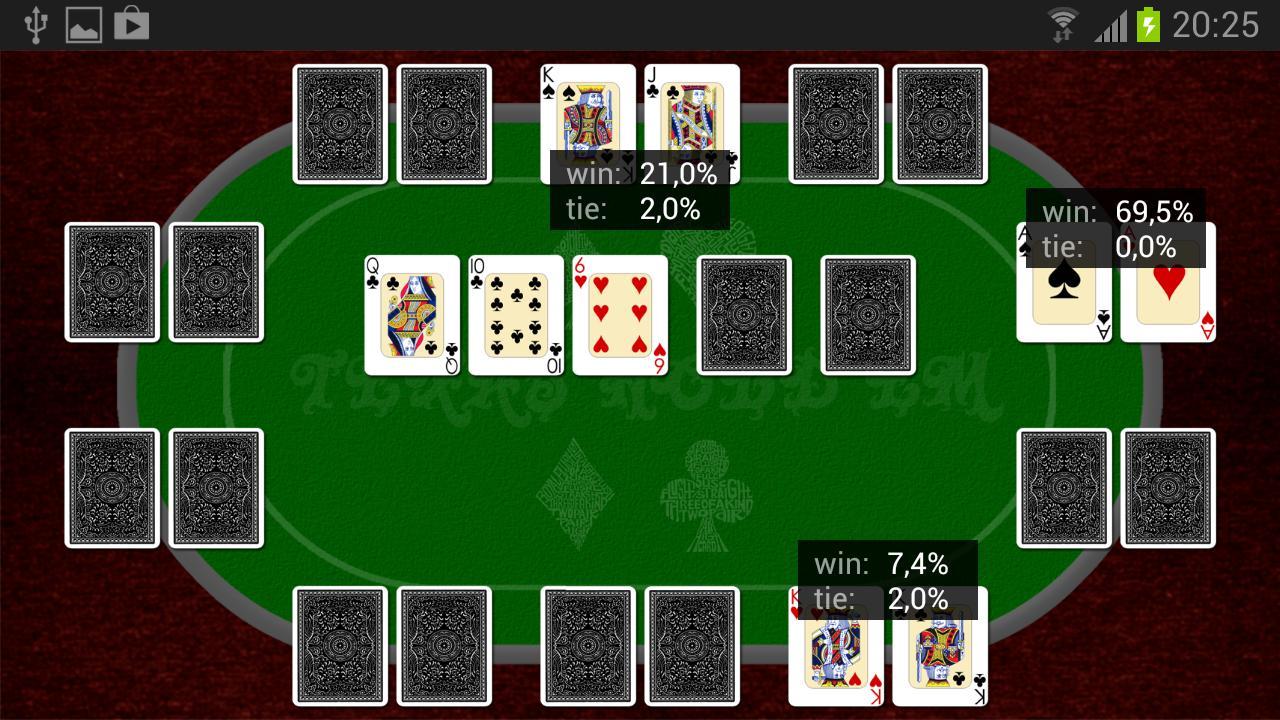
Task: Tap the WiFi status icon
Action: pyautogui.click(x=1060, y=26)
